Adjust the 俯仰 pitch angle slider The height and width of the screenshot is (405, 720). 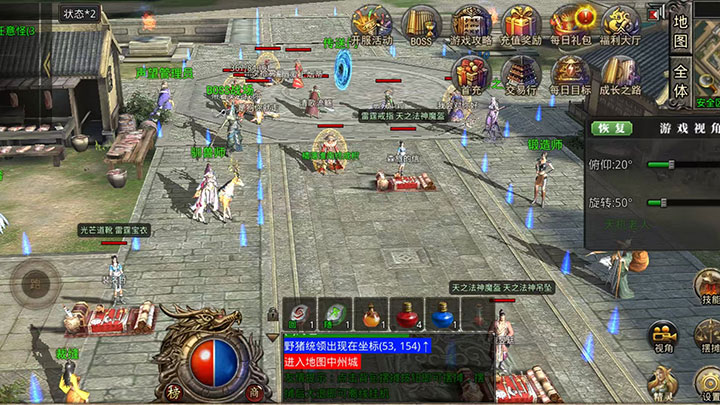coord(671,164)
